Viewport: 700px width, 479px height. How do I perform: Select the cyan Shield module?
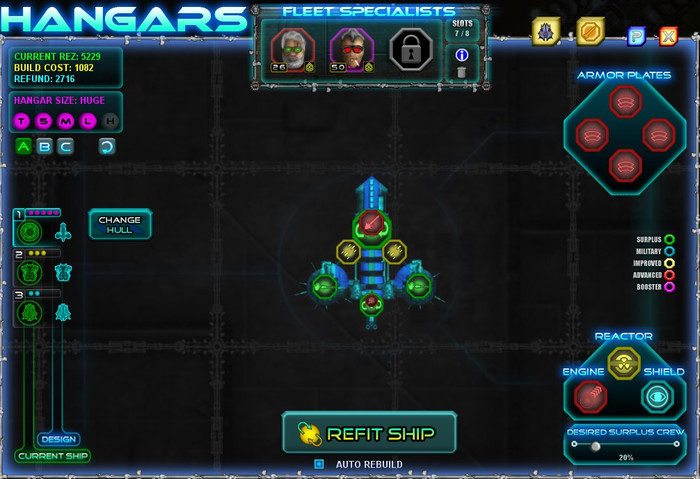[x=657, y=397]
